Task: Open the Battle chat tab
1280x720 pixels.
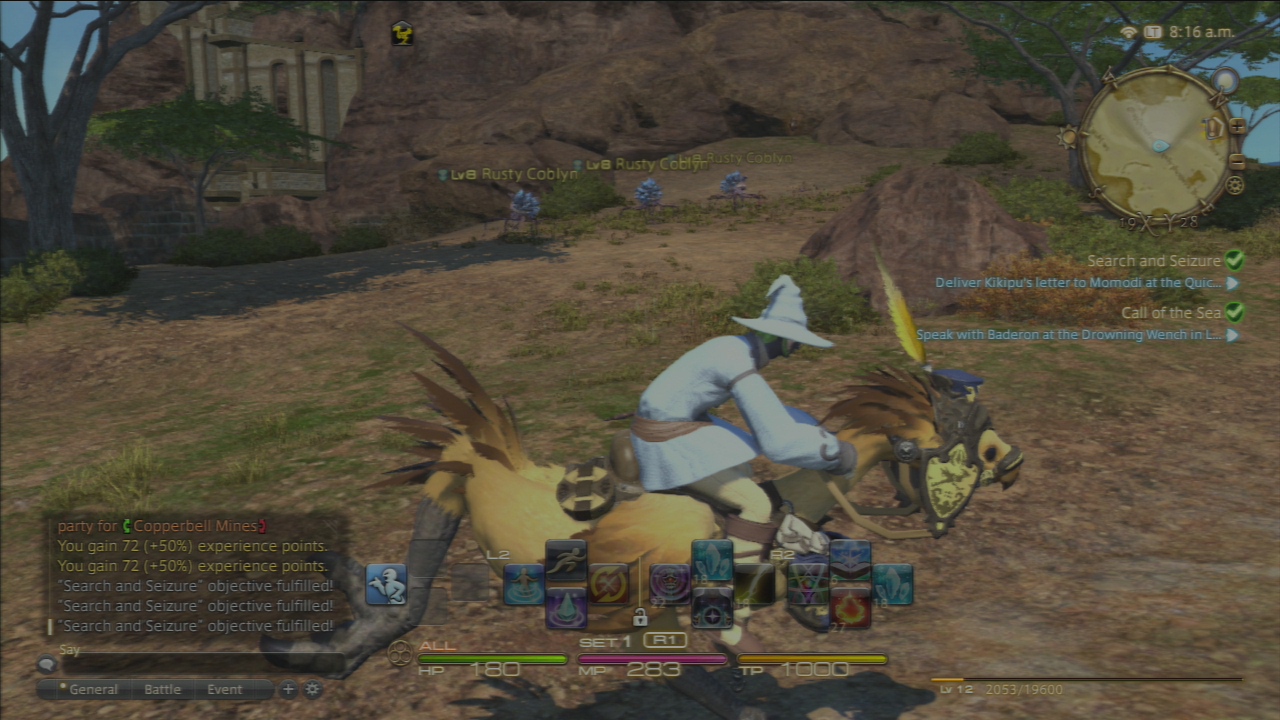Action: click(163, 689)
